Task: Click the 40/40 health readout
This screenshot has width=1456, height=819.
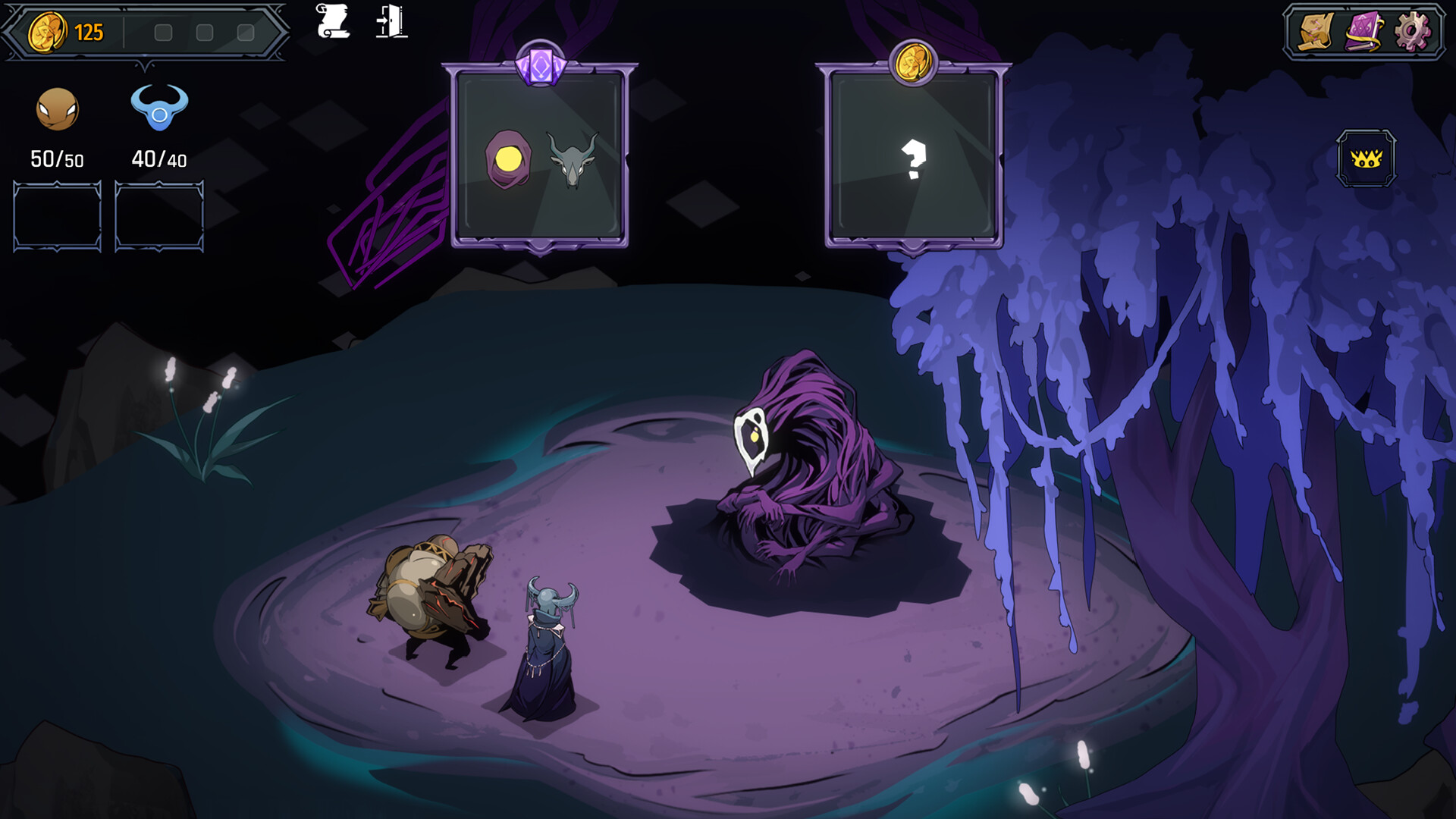Action: point(157,160)
